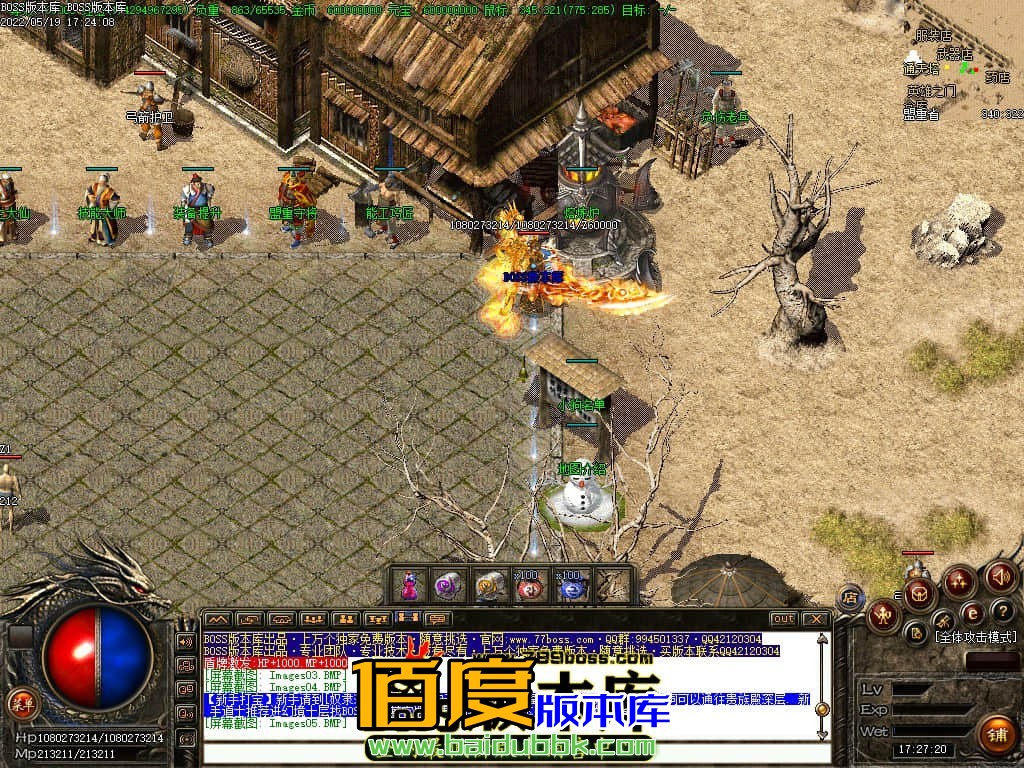The width and height of the screenshot is (1024, 768).
Task: Select the pink potion bottle slot
Action: point(408,586)
